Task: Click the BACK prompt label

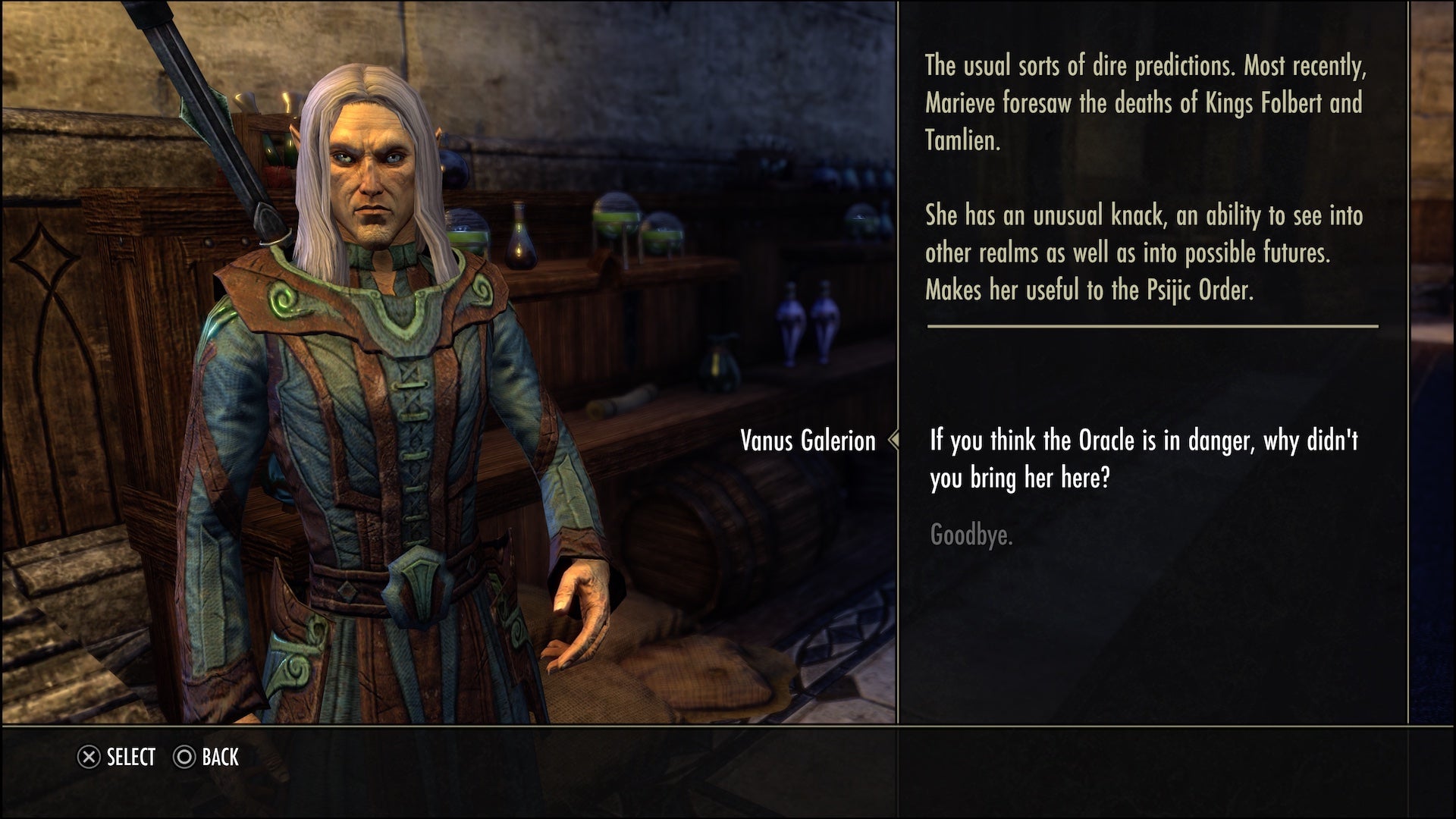Action: pyautogui.click(x=220, y=757)
